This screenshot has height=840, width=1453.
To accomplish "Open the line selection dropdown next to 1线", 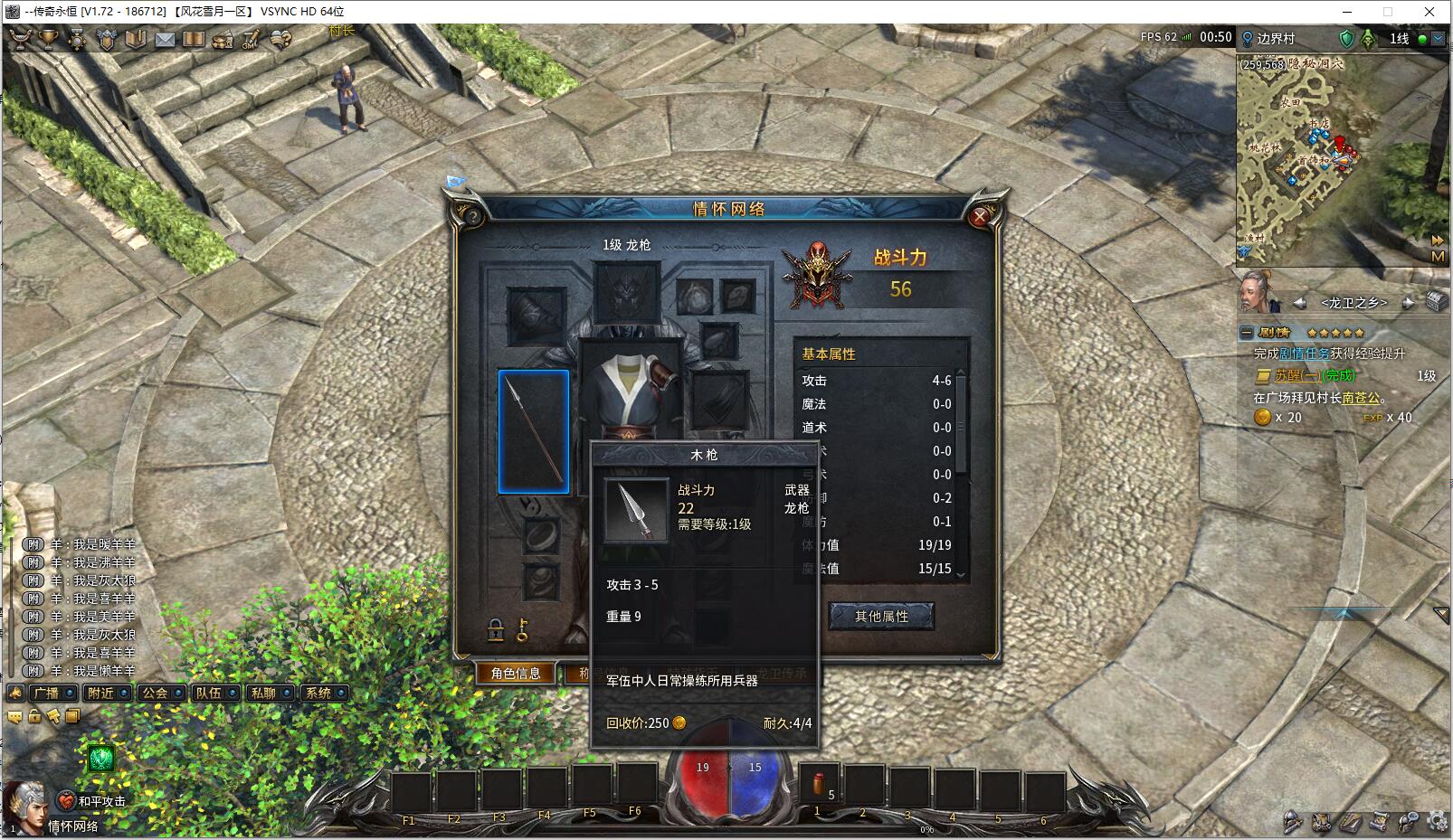I will pos(1438,39).
